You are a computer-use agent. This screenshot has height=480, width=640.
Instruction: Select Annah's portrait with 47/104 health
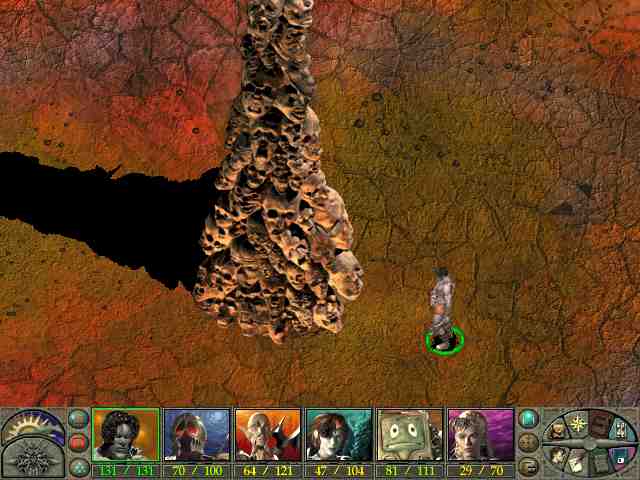tap(339, 435)
